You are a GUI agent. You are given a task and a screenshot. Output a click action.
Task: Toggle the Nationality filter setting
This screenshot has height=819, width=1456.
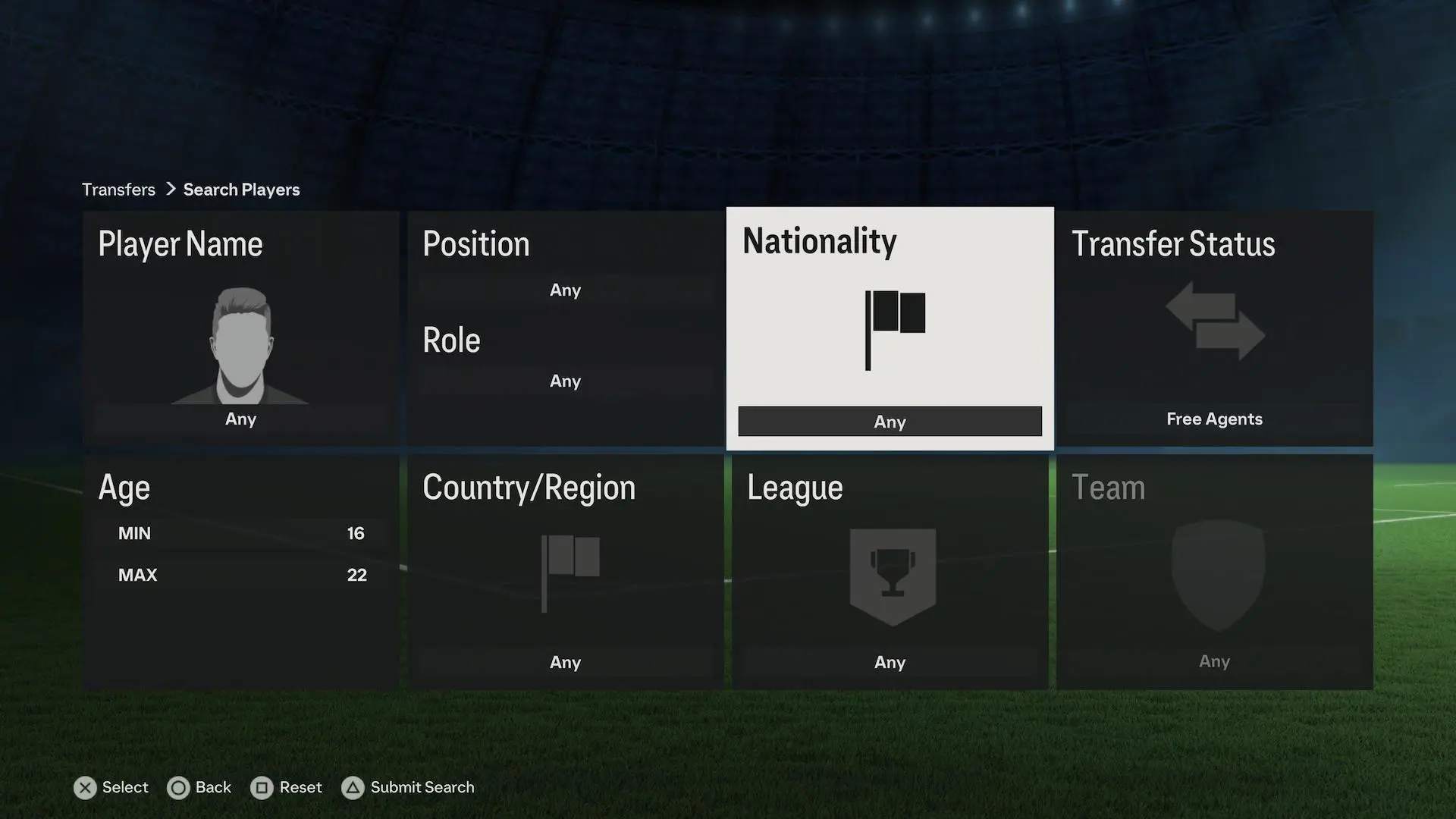[x=890, y=421]
